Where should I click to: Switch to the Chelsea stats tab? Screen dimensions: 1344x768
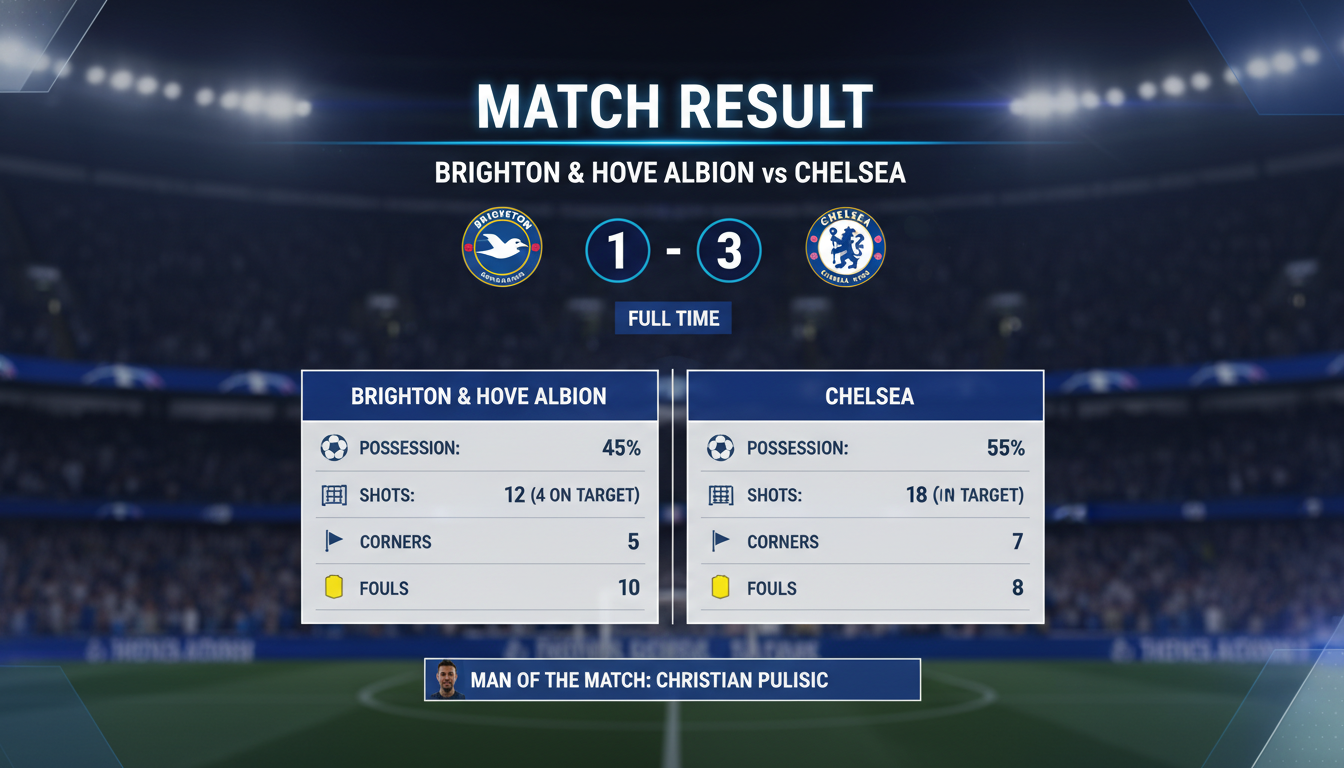pos(866,396)
